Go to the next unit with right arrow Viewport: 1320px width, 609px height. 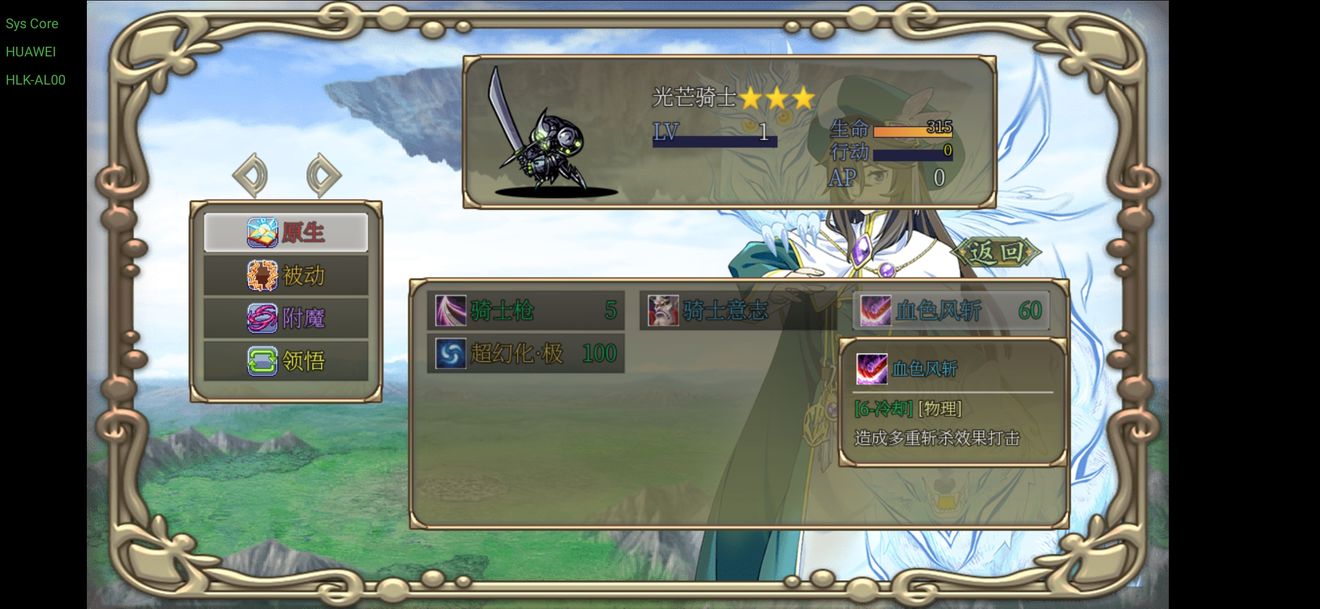(x=323, y=176)
